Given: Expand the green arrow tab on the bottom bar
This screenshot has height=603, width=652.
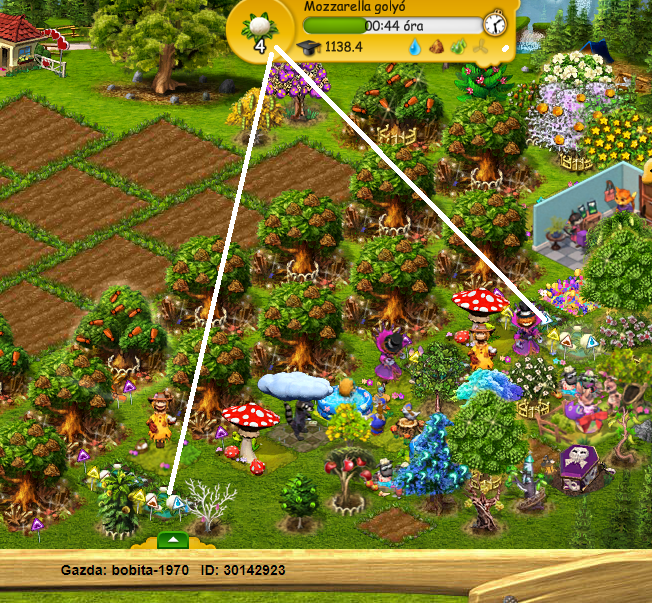Looking at the screenshot, I should pyautogui.click(x=174, y=540).
